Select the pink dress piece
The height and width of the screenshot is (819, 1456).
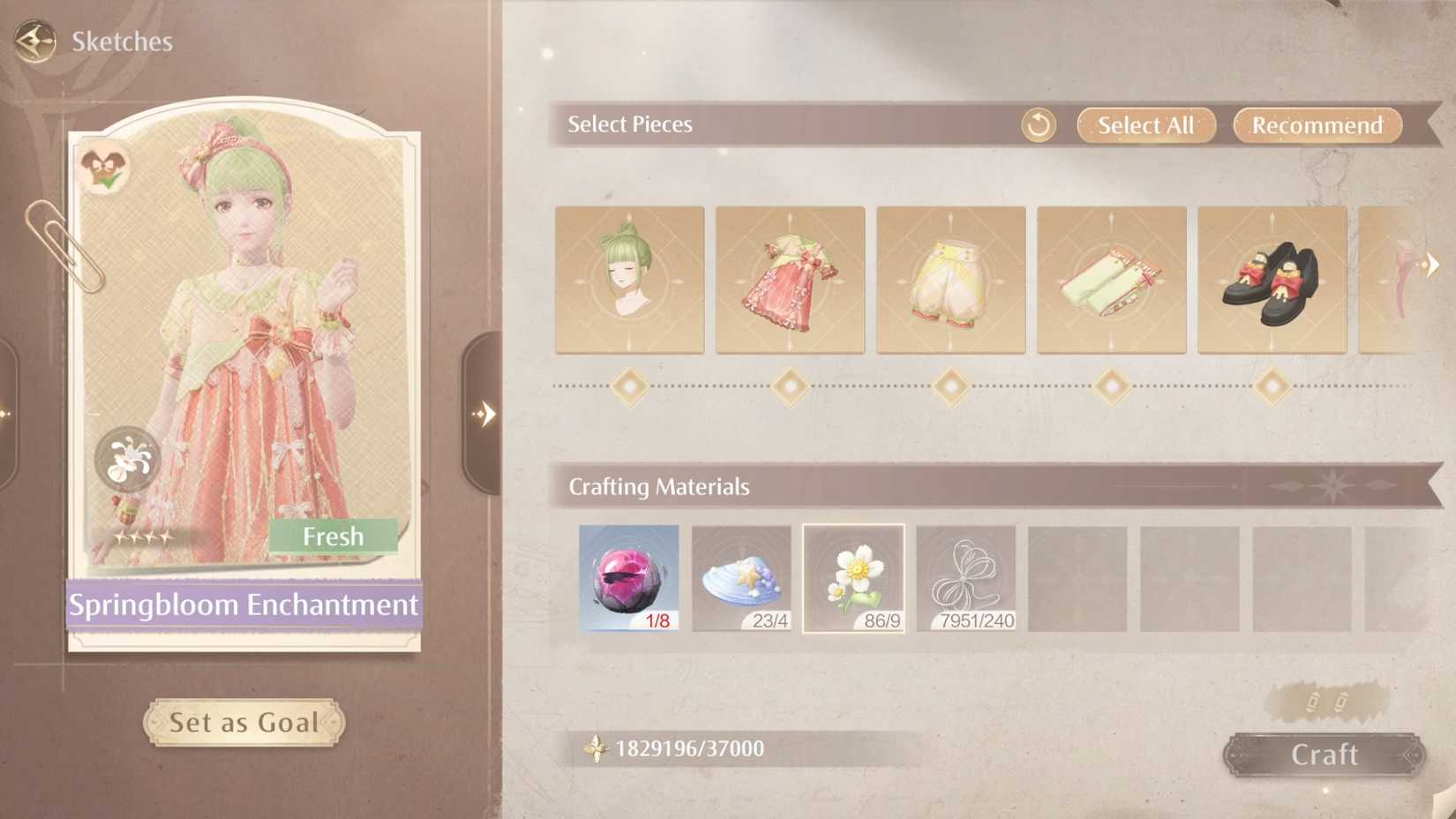[x=790, y=280]
